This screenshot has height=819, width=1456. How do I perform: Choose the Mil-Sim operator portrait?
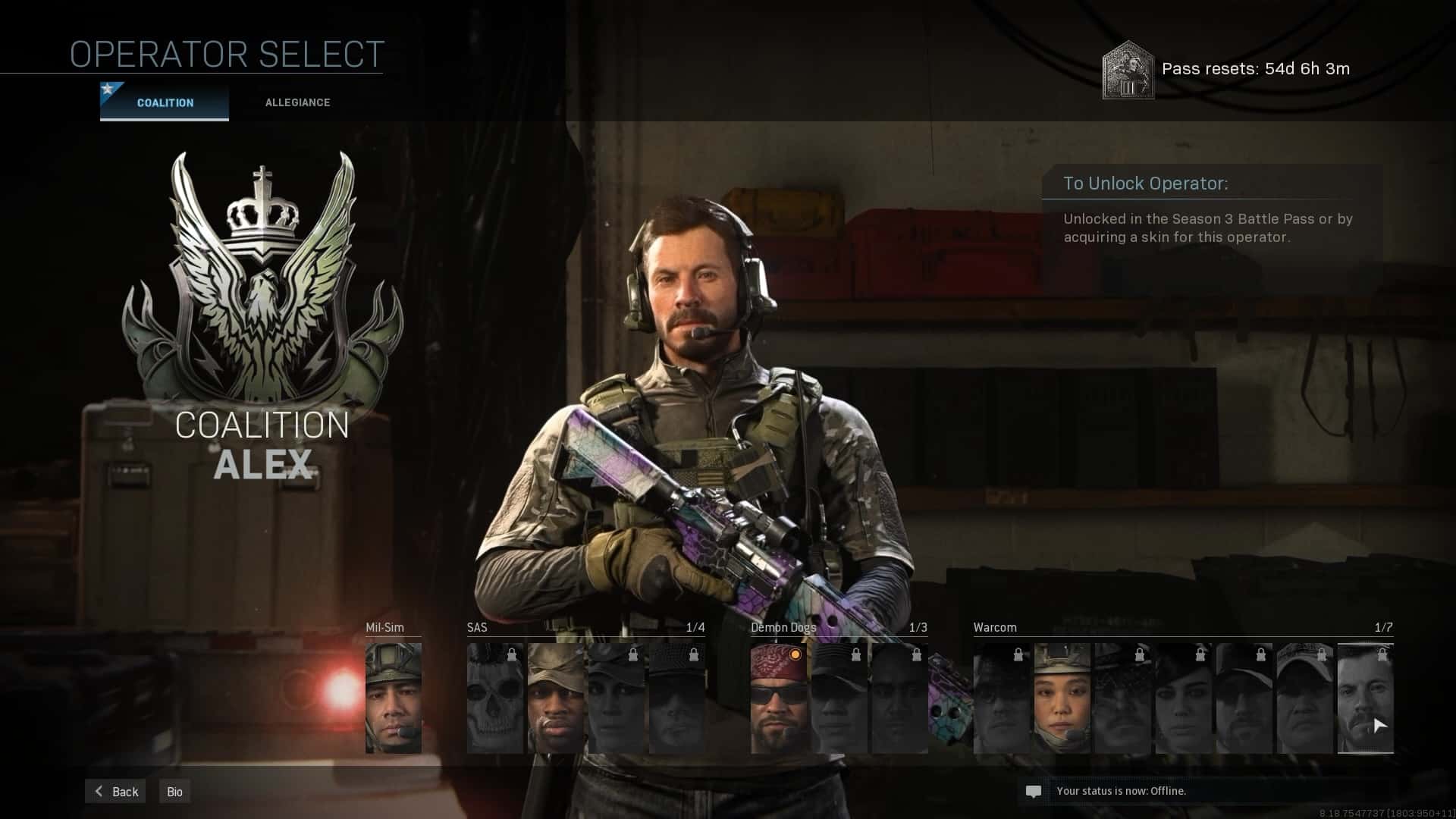click(x=394, y=698)
